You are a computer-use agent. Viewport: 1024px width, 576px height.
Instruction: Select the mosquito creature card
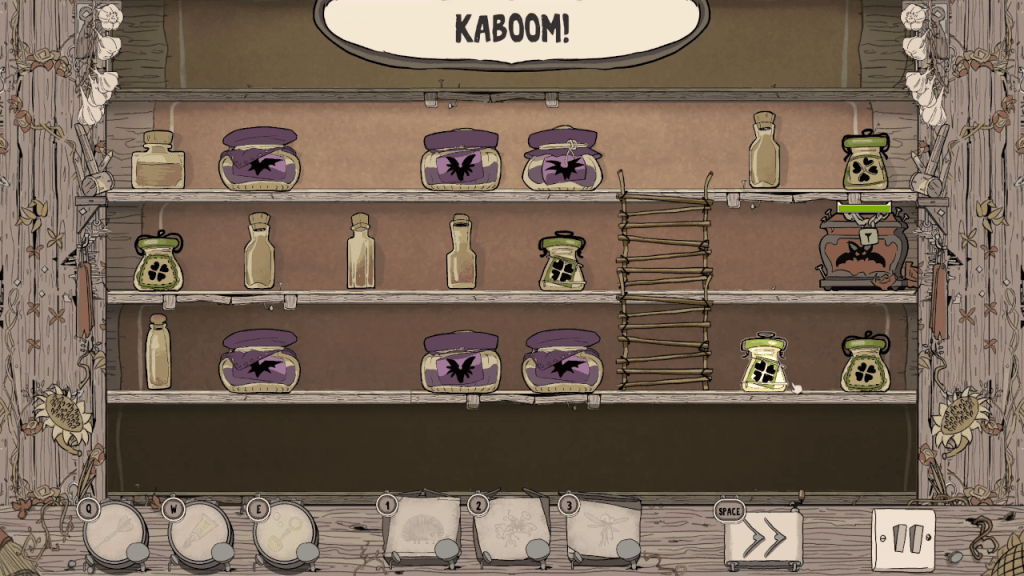[602, 530]
